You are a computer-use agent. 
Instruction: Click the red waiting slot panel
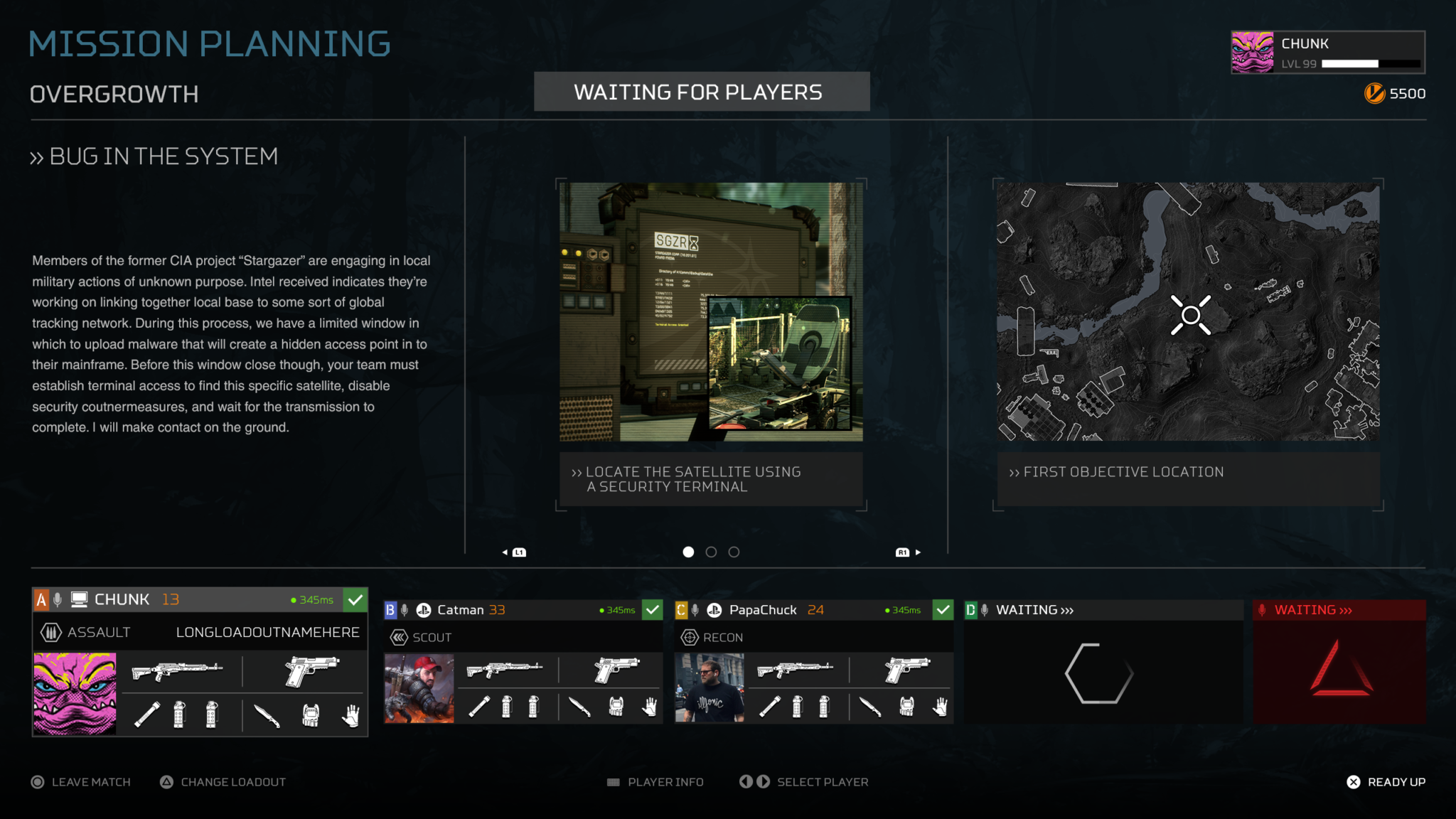pos(1339,672)
